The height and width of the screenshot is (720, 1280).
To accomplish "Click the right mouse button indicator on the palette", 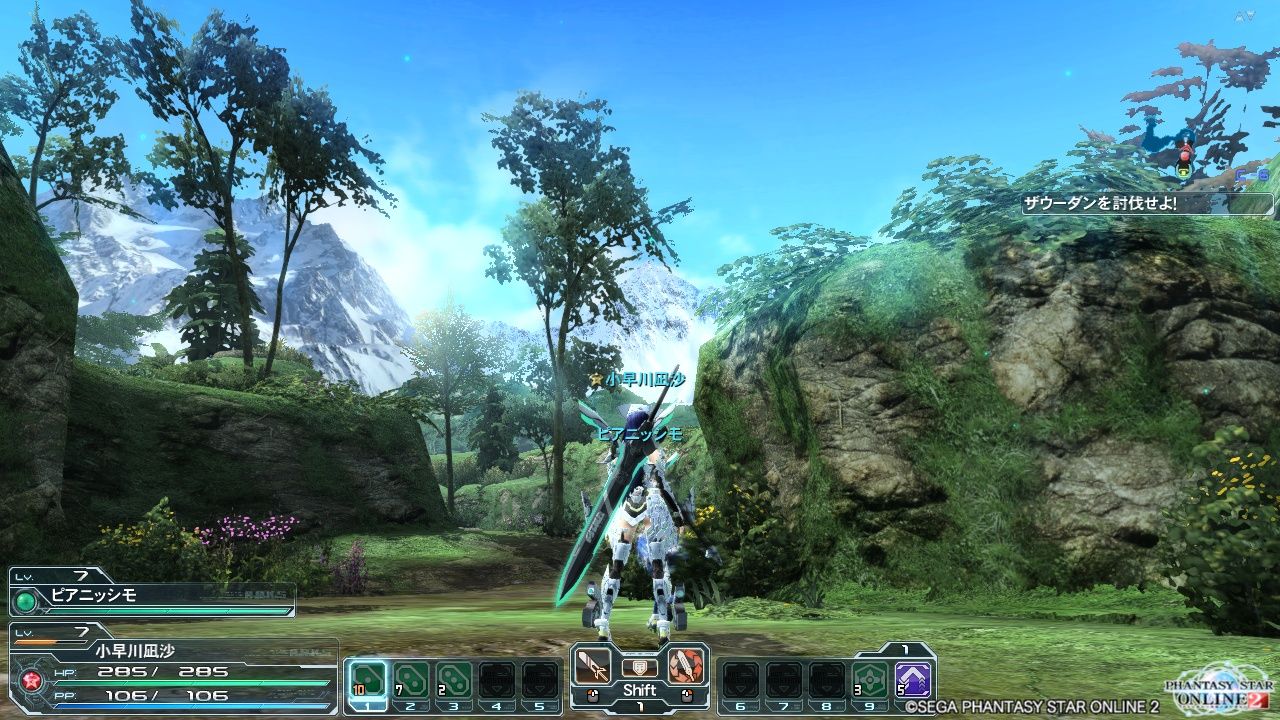I will click(687, 694).
